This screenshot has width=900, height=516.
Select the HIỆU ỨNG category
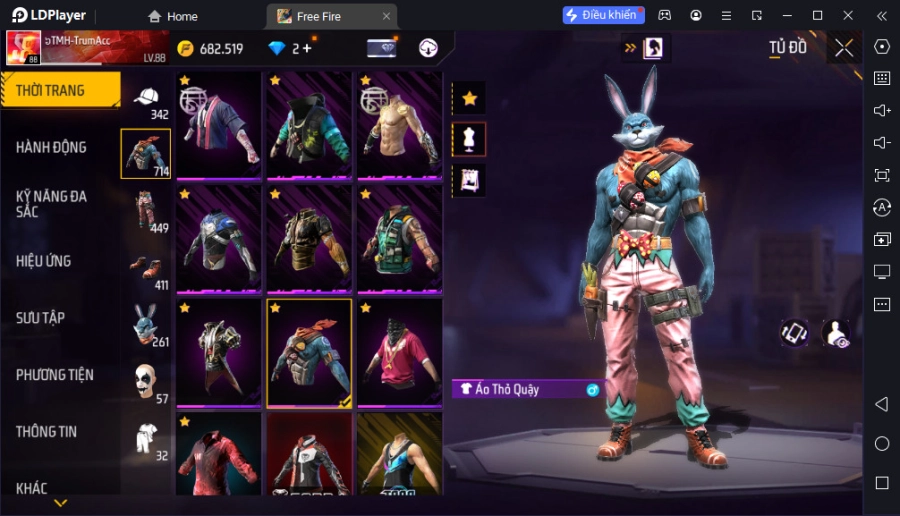(x=44, y=261)
